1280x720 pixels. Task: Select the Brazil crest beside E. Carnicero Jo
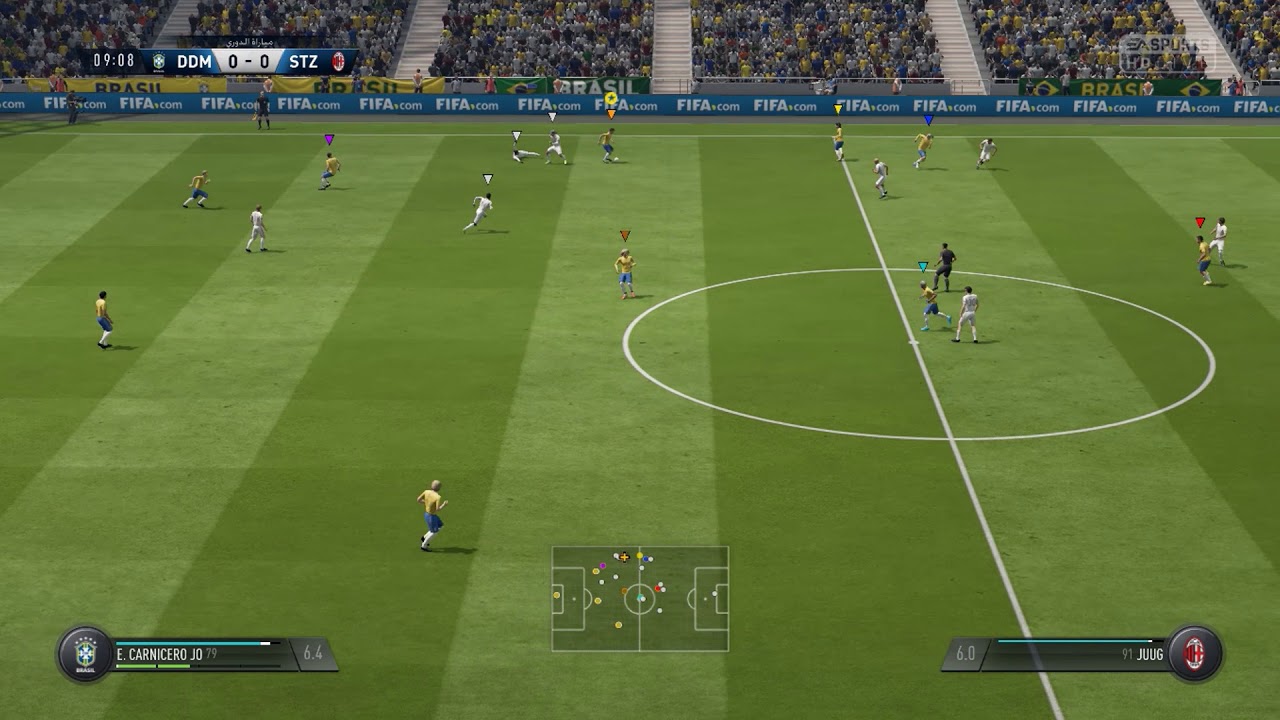click(85, 654)
